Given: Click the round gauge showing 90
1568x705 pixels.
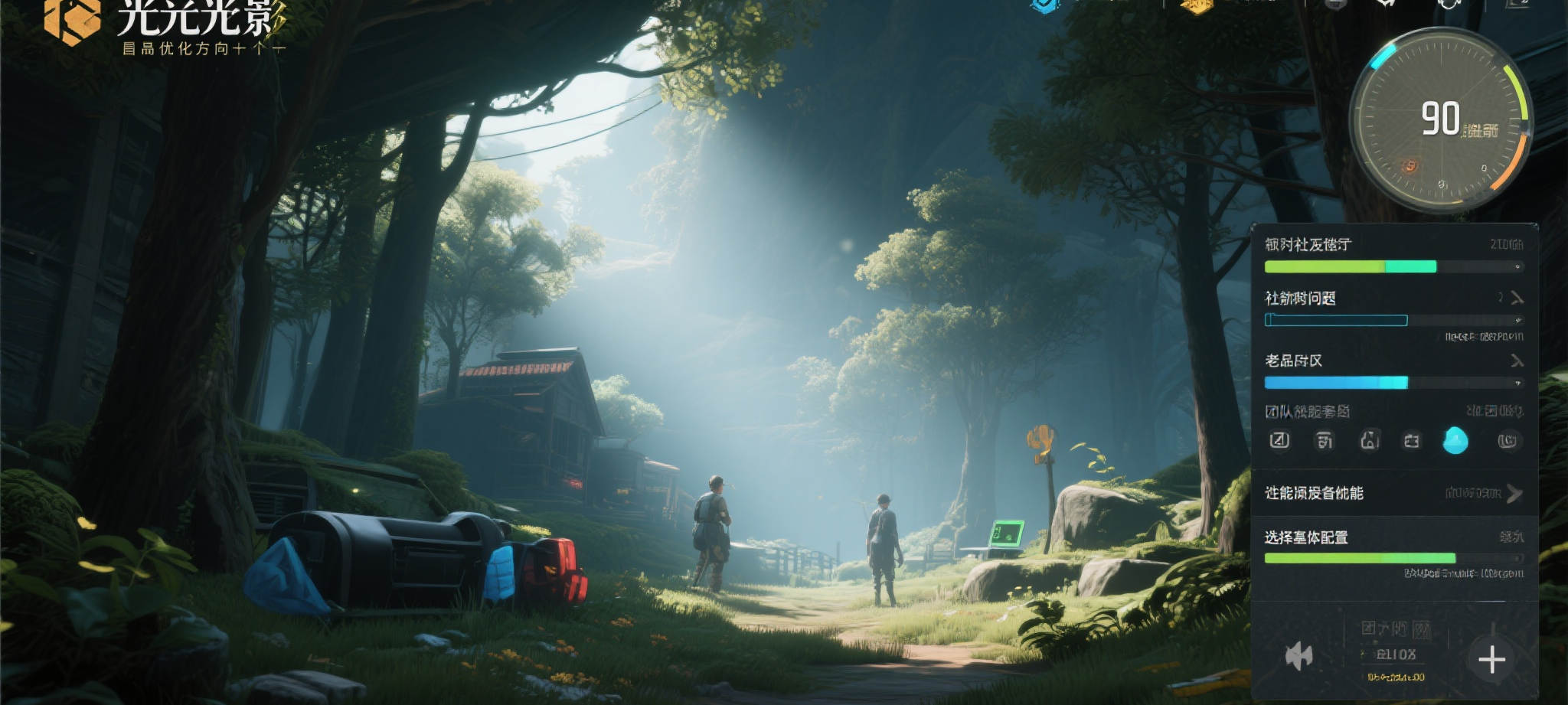Looking at the screenshot, I should [x=1440, y=120].
